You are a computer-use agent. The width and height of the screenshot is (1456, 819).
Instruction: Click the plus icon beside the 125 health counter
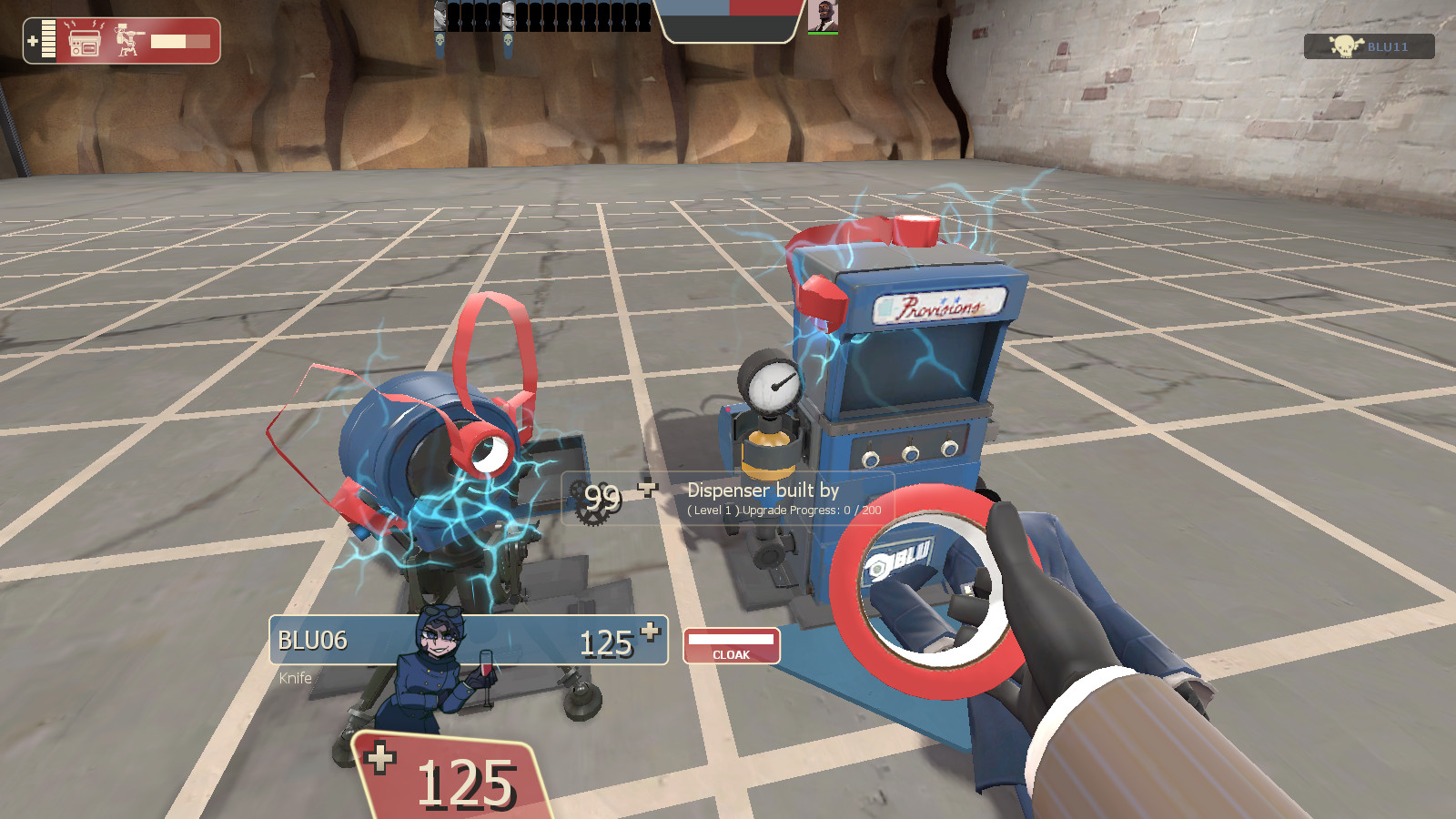coord(382,760)
